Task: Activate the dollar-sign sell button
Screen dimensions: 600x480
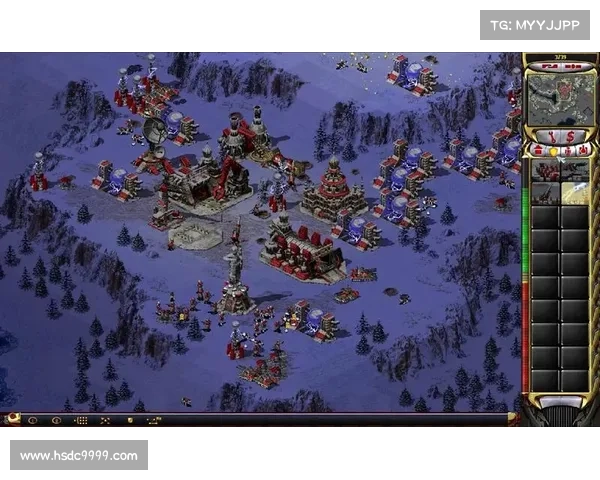Action: pos(570,135)
